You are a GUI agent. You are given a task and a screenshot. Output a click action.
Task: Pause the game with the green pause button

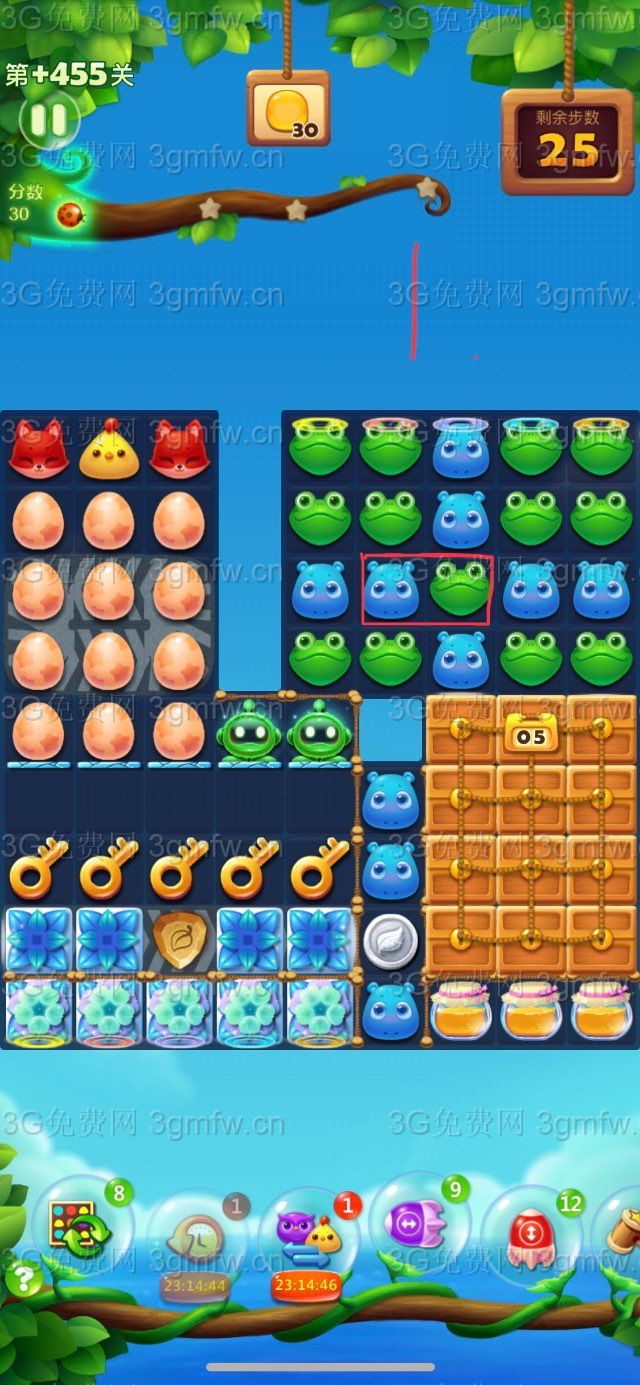tap(48, 120)
